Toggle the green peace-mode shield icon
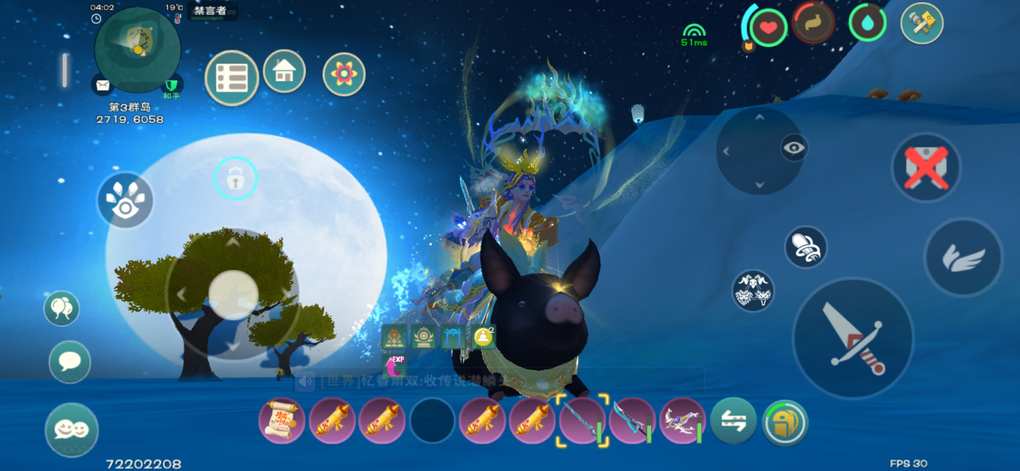 [x=172, y=86]
